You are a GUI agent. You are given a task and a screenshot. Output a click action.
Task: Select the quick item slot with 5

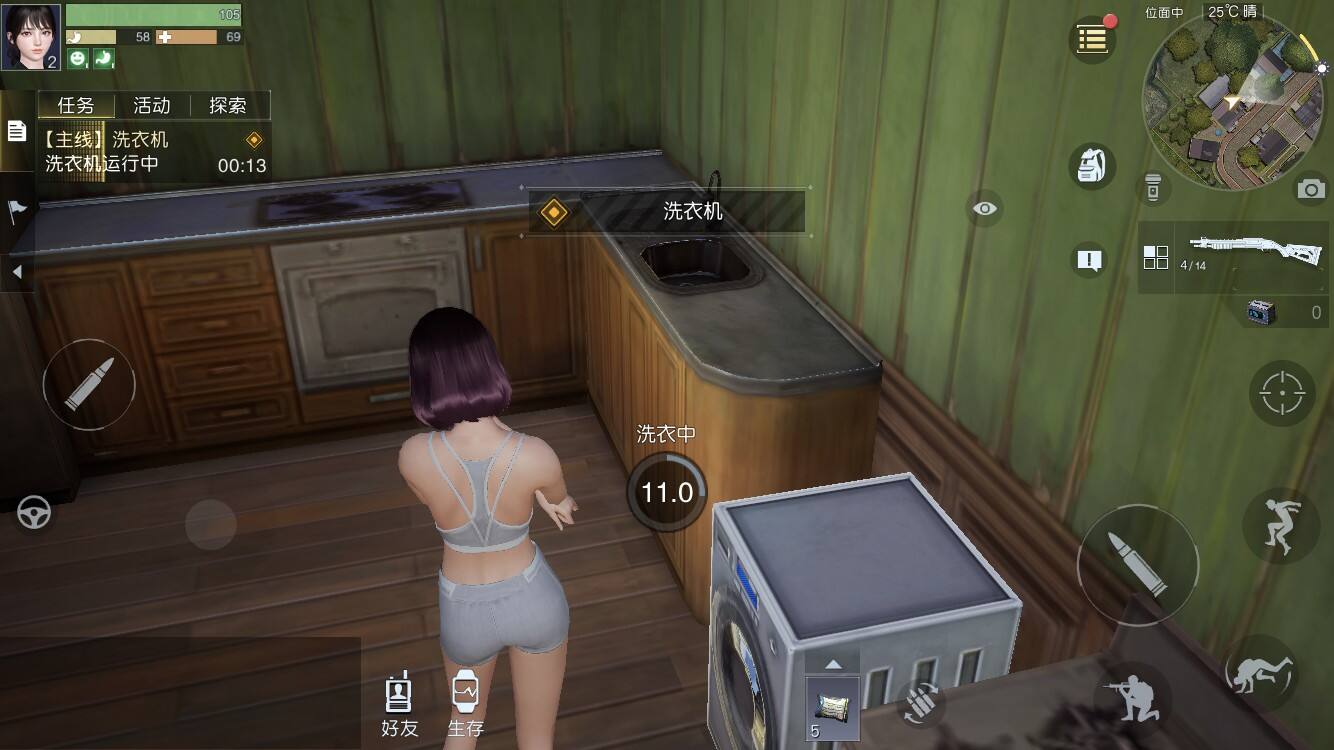832,708
